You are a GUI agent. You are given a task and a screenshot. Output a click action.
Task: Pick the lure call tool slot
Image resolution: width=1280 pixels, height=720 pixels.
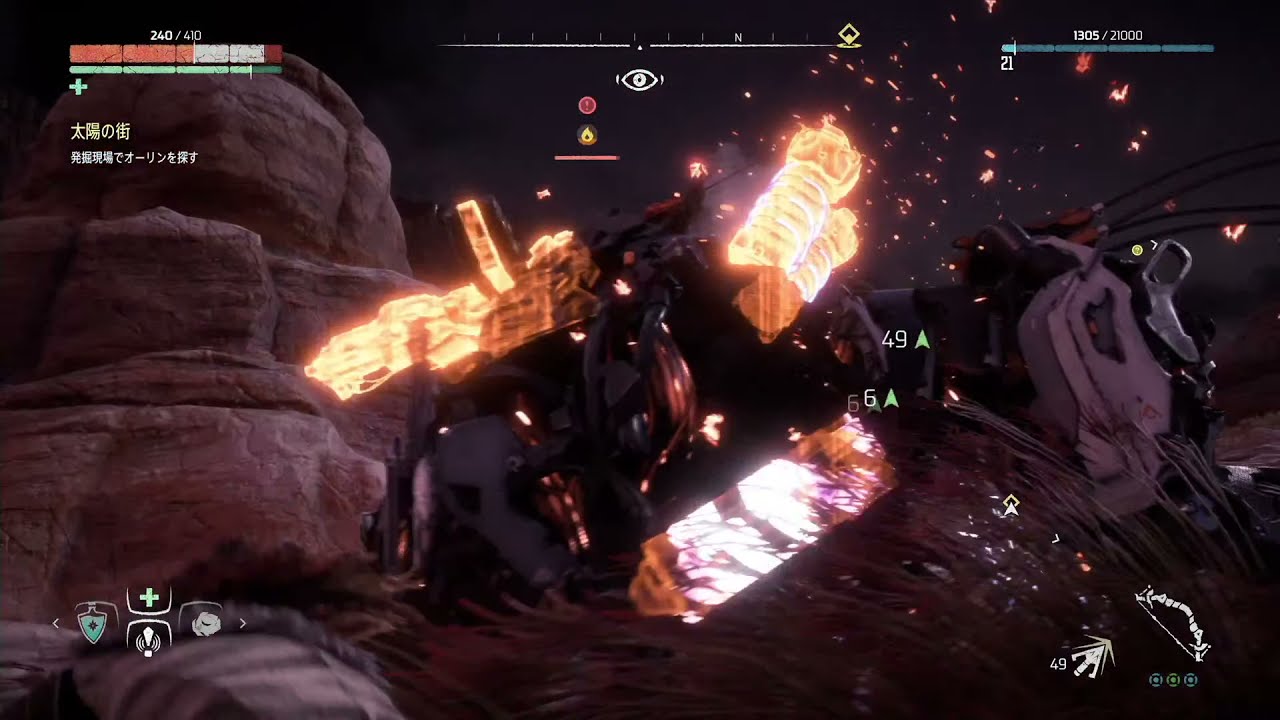149,637
